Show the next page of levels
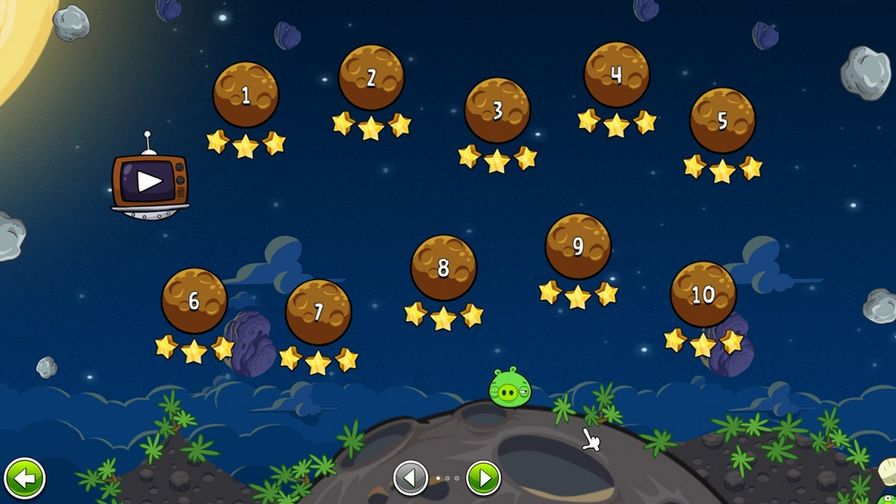 click(x=483, y=477)
